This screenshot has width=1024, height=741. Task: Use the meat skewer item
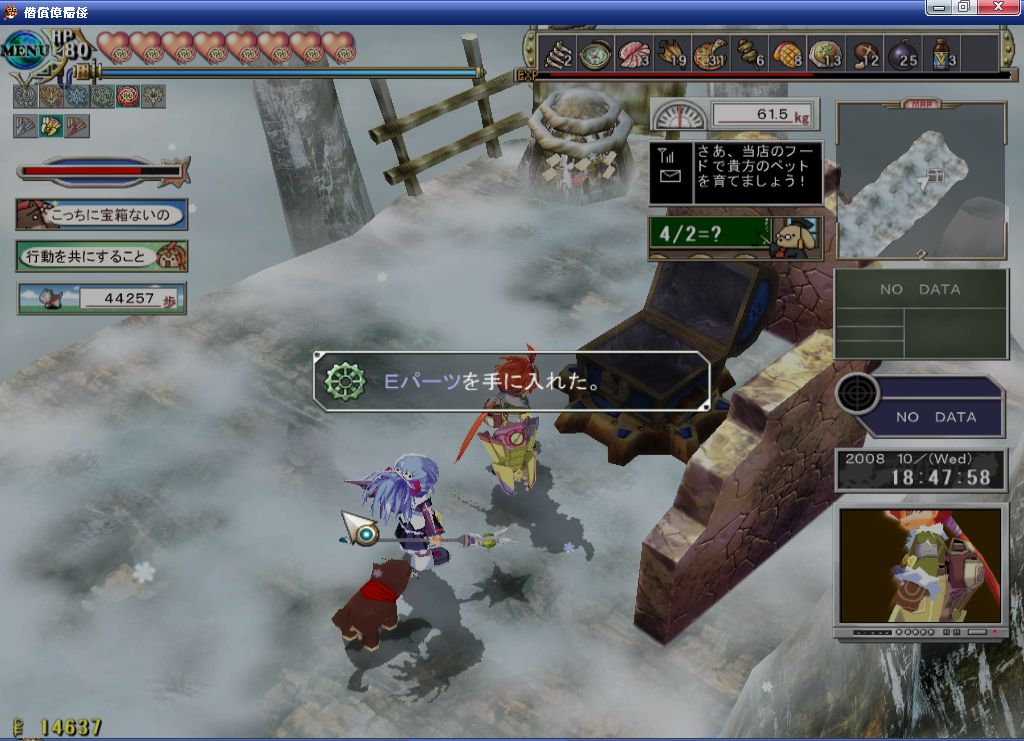(750, 53)
